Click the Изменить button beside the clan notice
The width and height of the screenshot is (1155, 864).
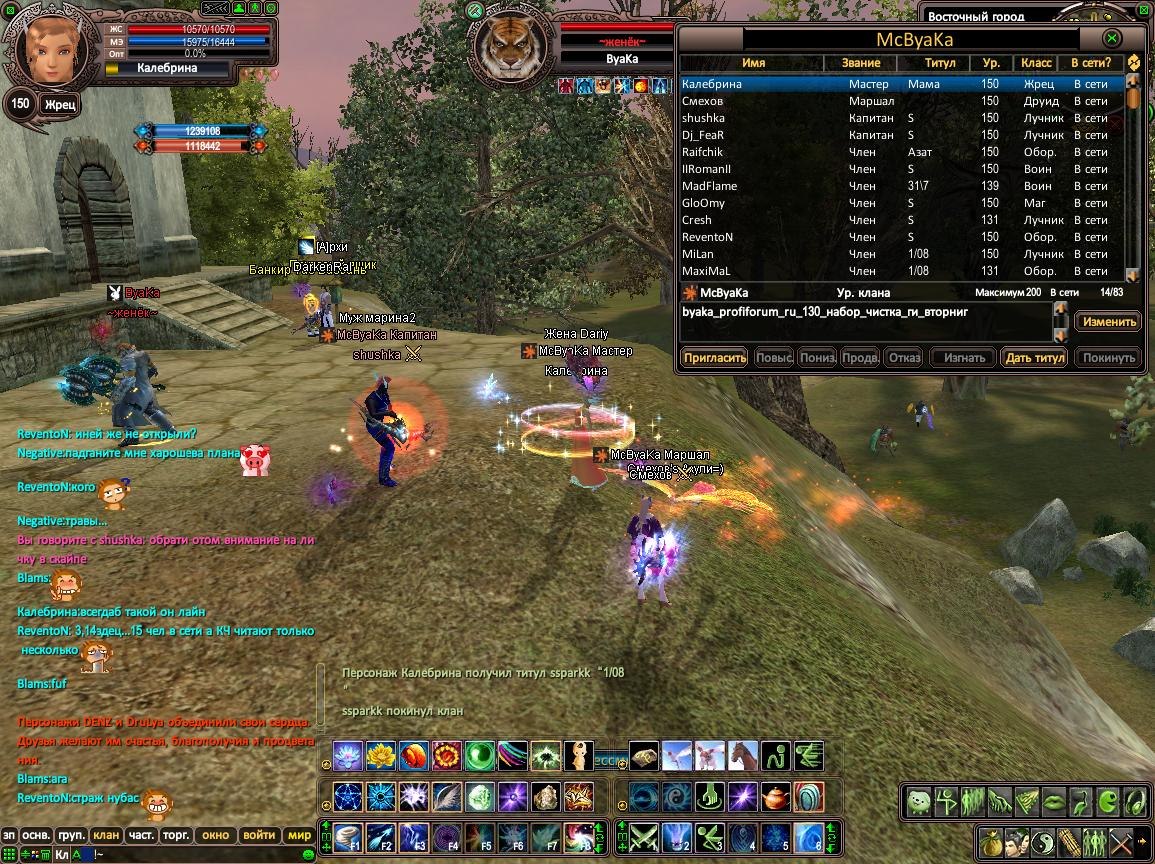[1108, 322]
